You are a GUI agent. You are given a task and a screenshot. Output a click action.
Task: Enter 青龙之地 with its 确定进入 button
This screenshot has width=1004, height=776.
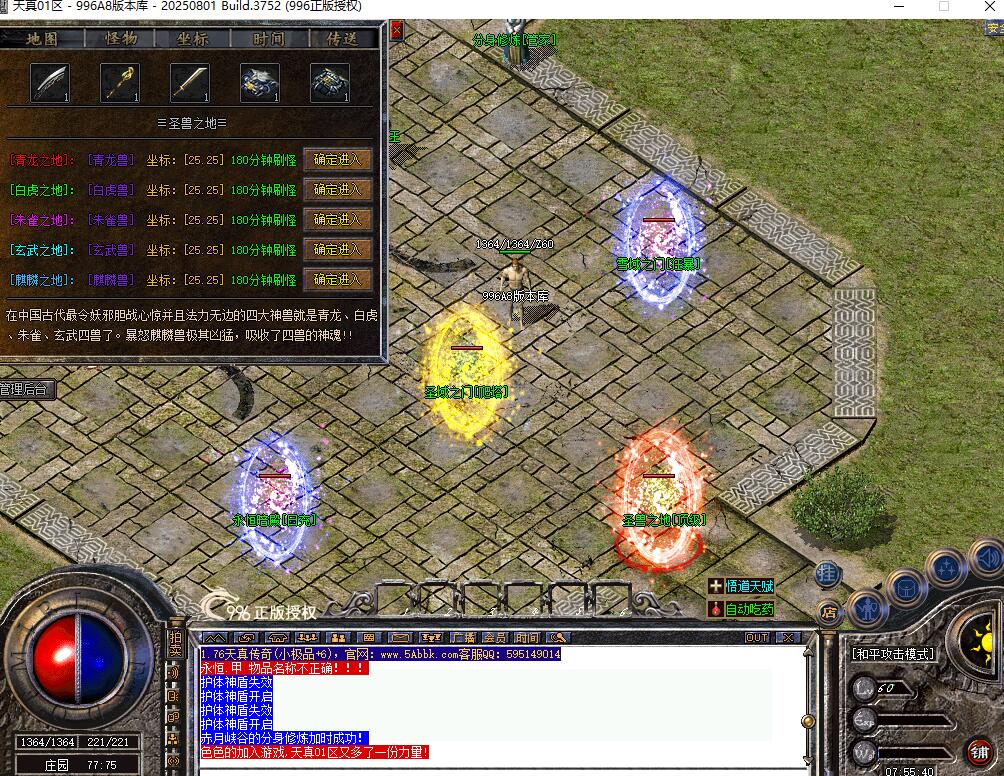(x=337, y=159)
